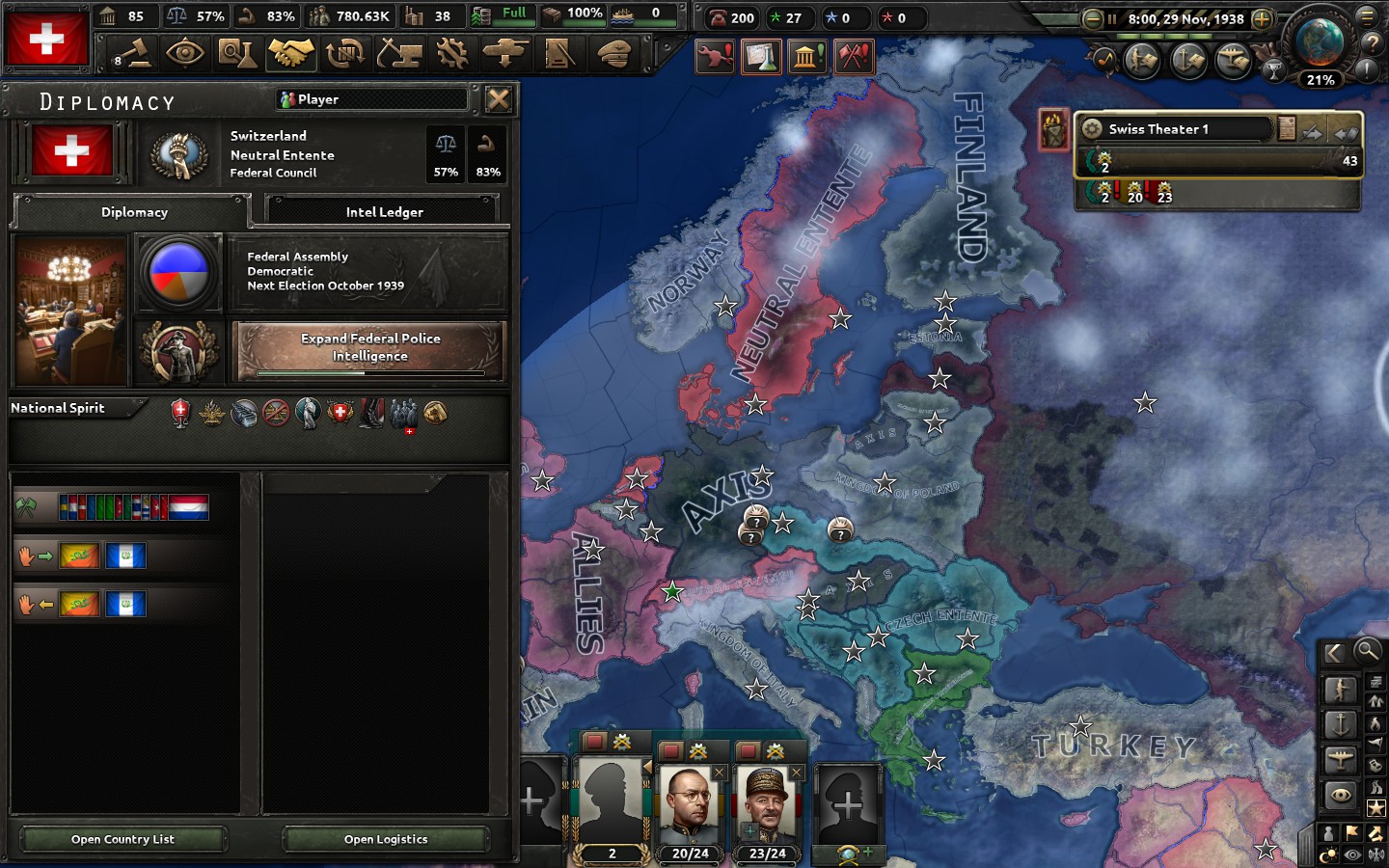Switch to the Diplomacy tab
This screenshot has width=1389, height=868.
pos(135,212)
